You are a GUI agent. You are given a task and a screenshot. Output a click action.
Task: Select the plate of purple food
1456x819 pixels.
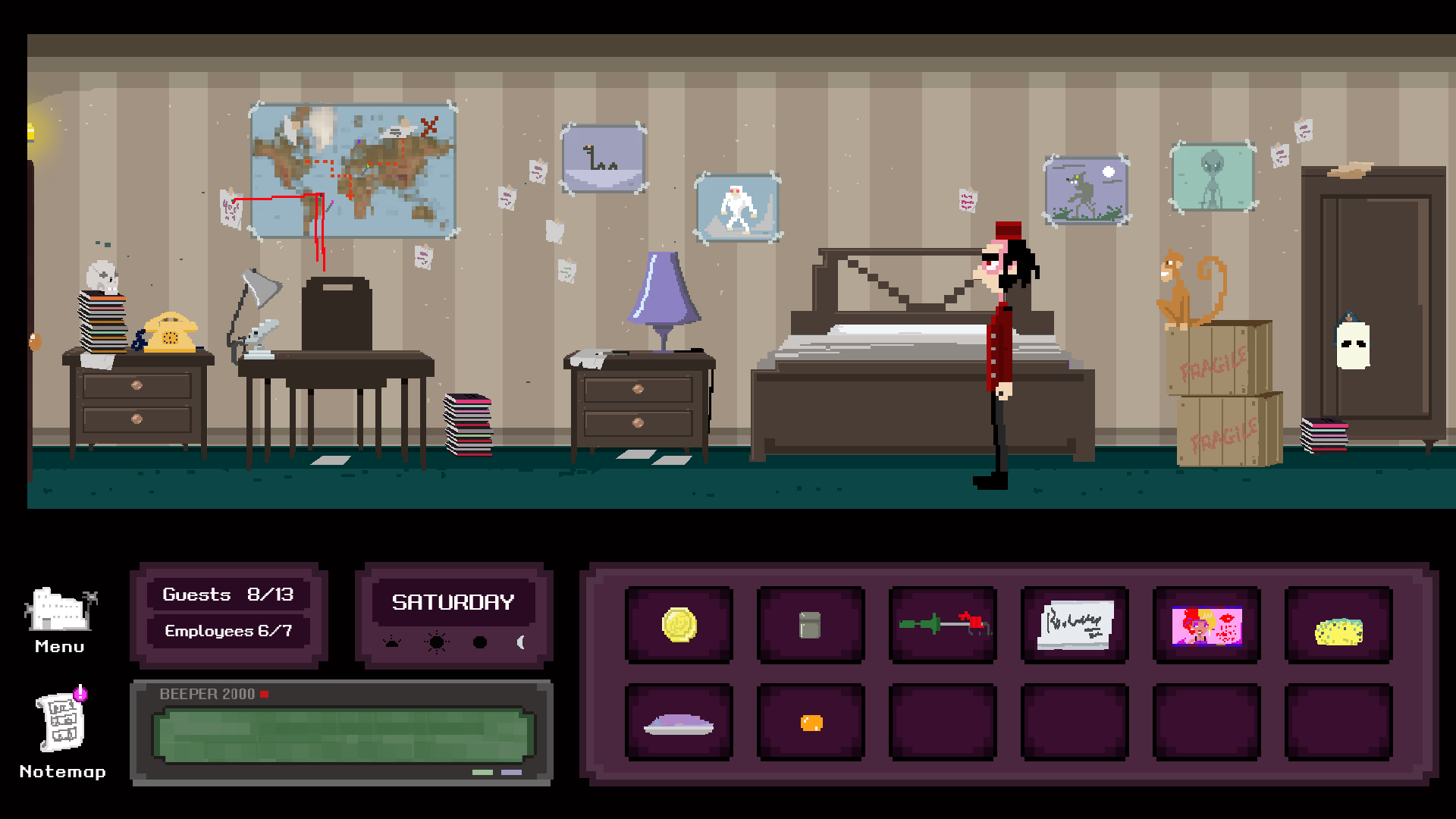[679, 723]
